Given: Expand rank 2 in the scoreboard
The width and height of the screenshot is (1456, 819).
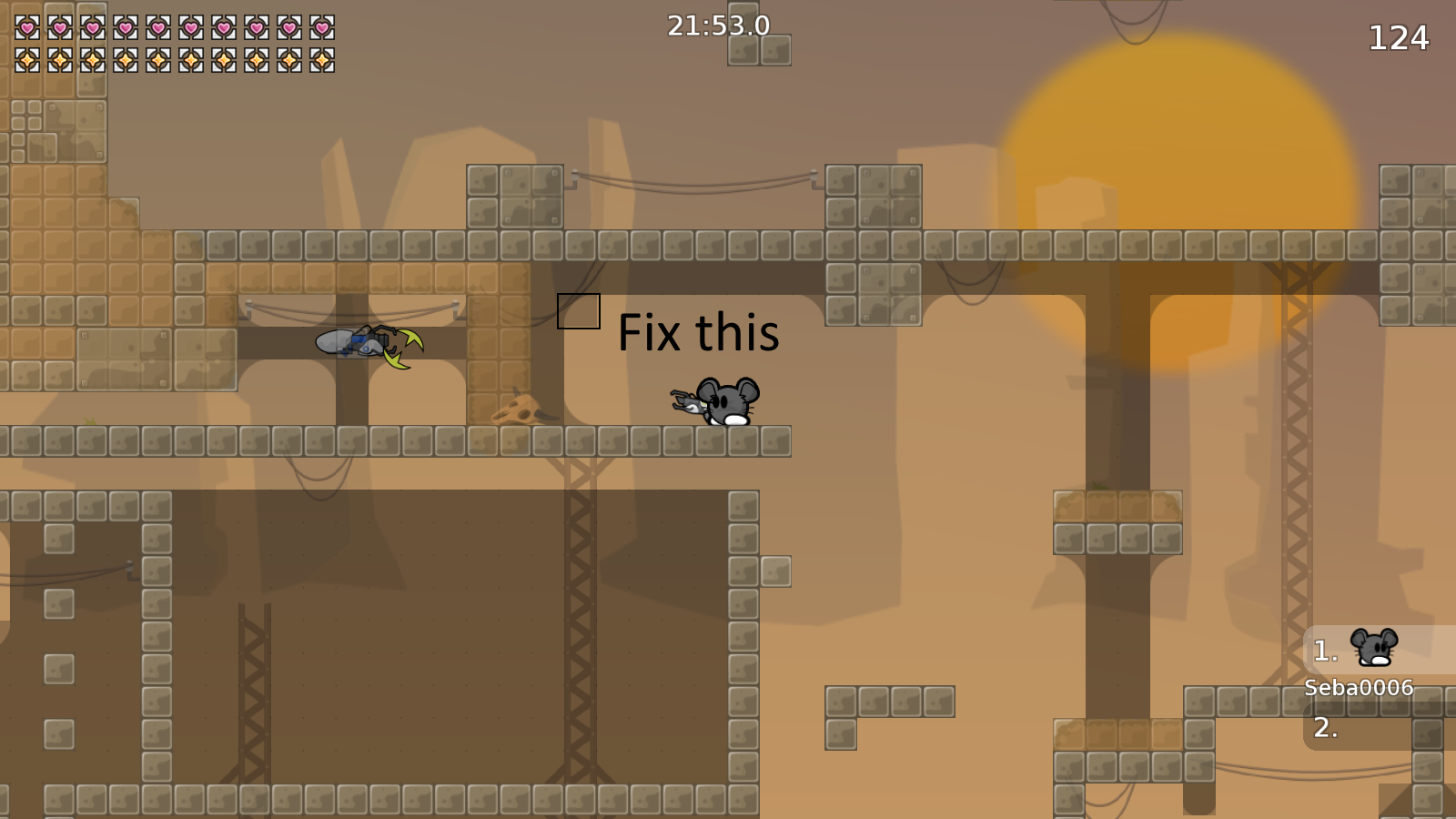Looking at the screenshot, I should [1325, 728].
